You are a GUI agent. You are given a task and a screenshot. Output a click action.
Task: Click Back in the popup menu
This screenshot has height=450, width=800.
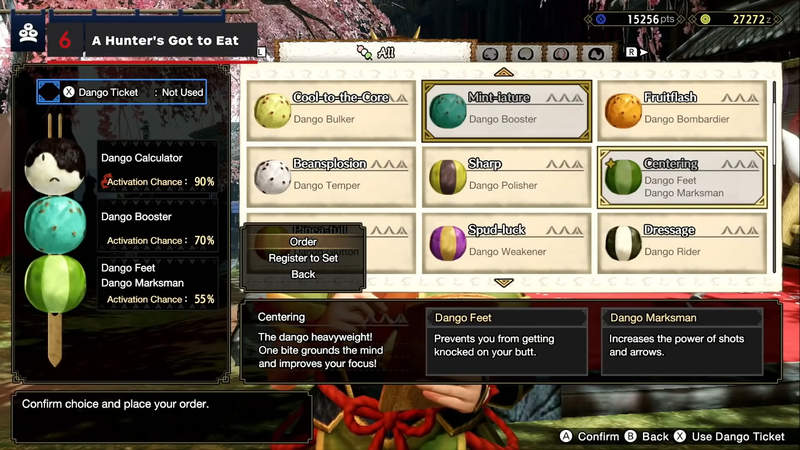coord(303,274)
